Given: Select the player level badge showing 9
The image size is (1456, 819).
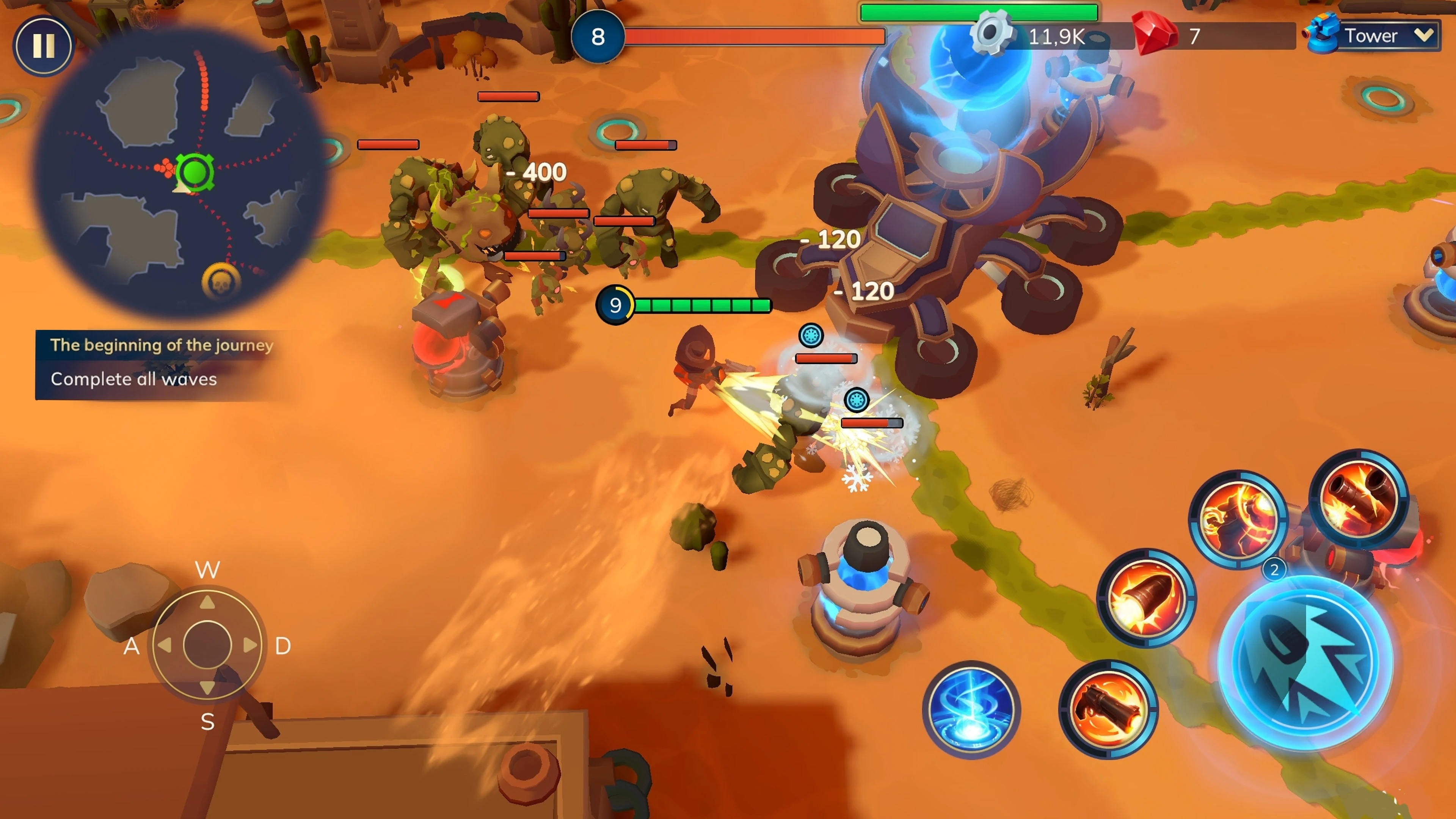Looking at the screenshot, I should (616, 304).
